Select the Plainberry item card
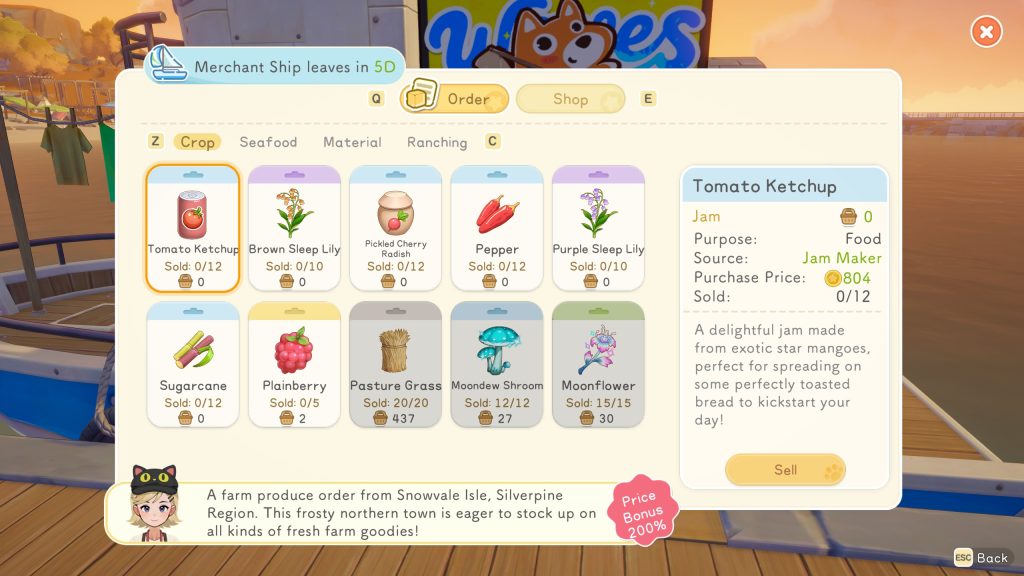1024x576 pixels. click(x=294, y=364)
